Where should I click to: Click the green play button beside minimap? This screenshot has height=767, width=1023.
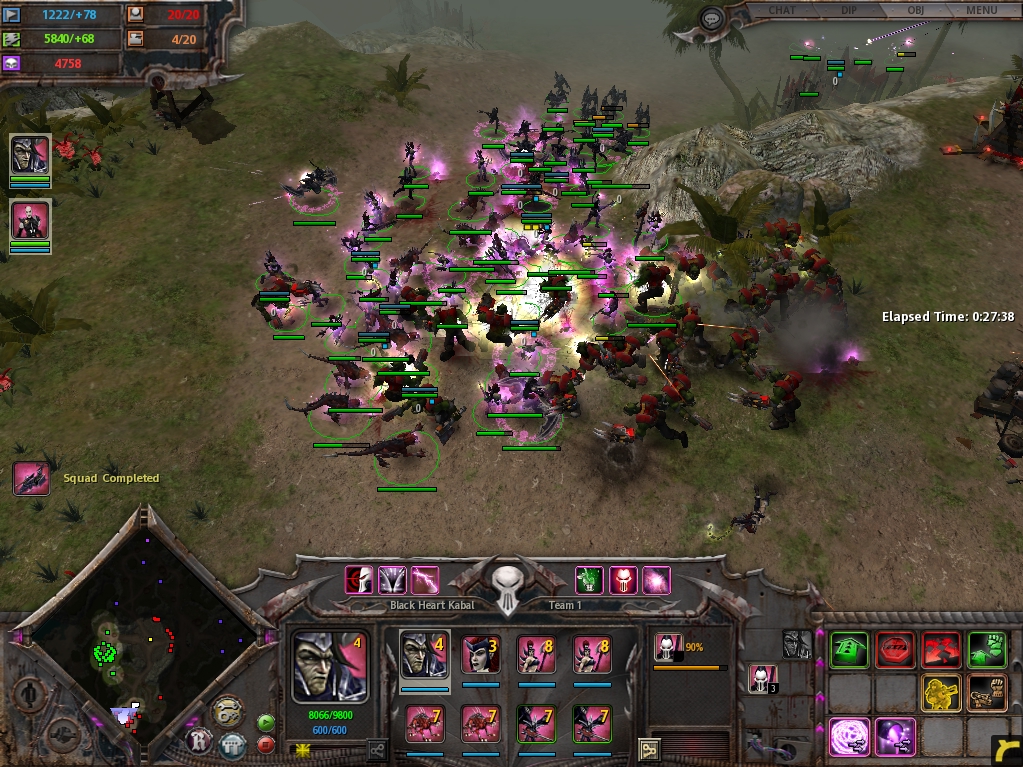pyautogui.click(x=266, y=722)
